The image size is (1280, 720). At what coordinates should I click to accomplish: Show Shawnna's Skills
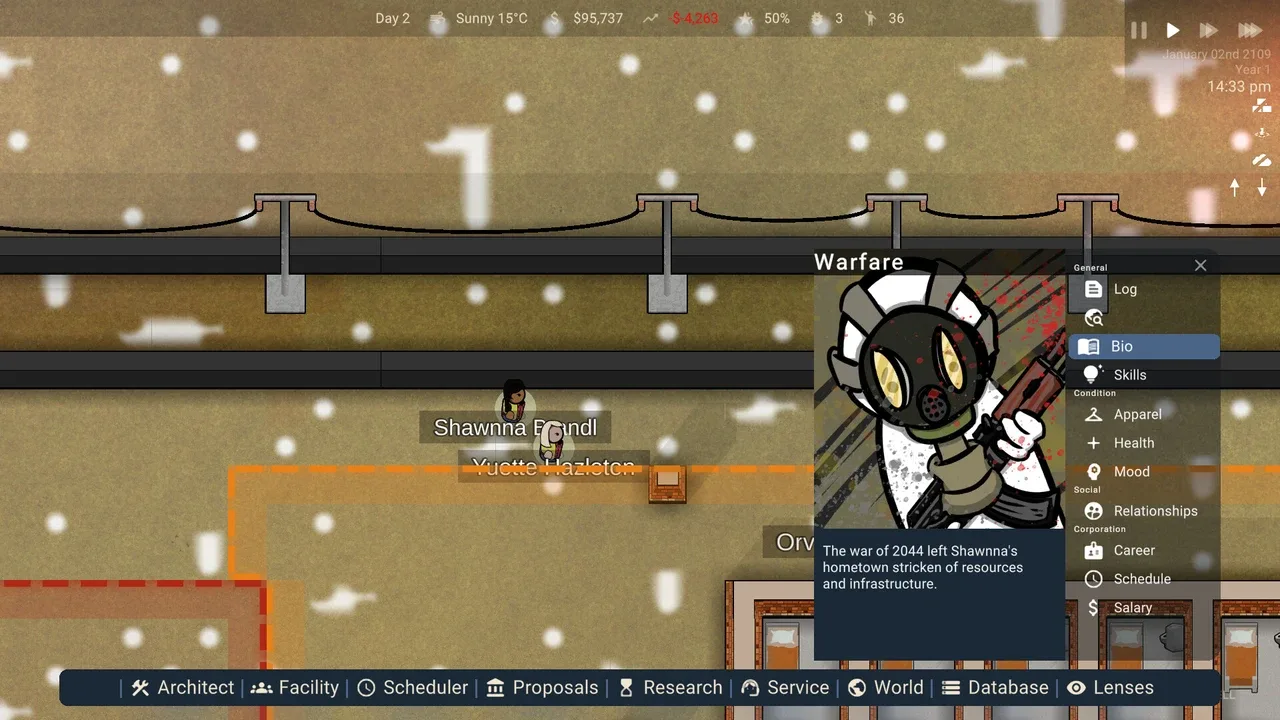pyautogui.click(x=1129, y=375)
